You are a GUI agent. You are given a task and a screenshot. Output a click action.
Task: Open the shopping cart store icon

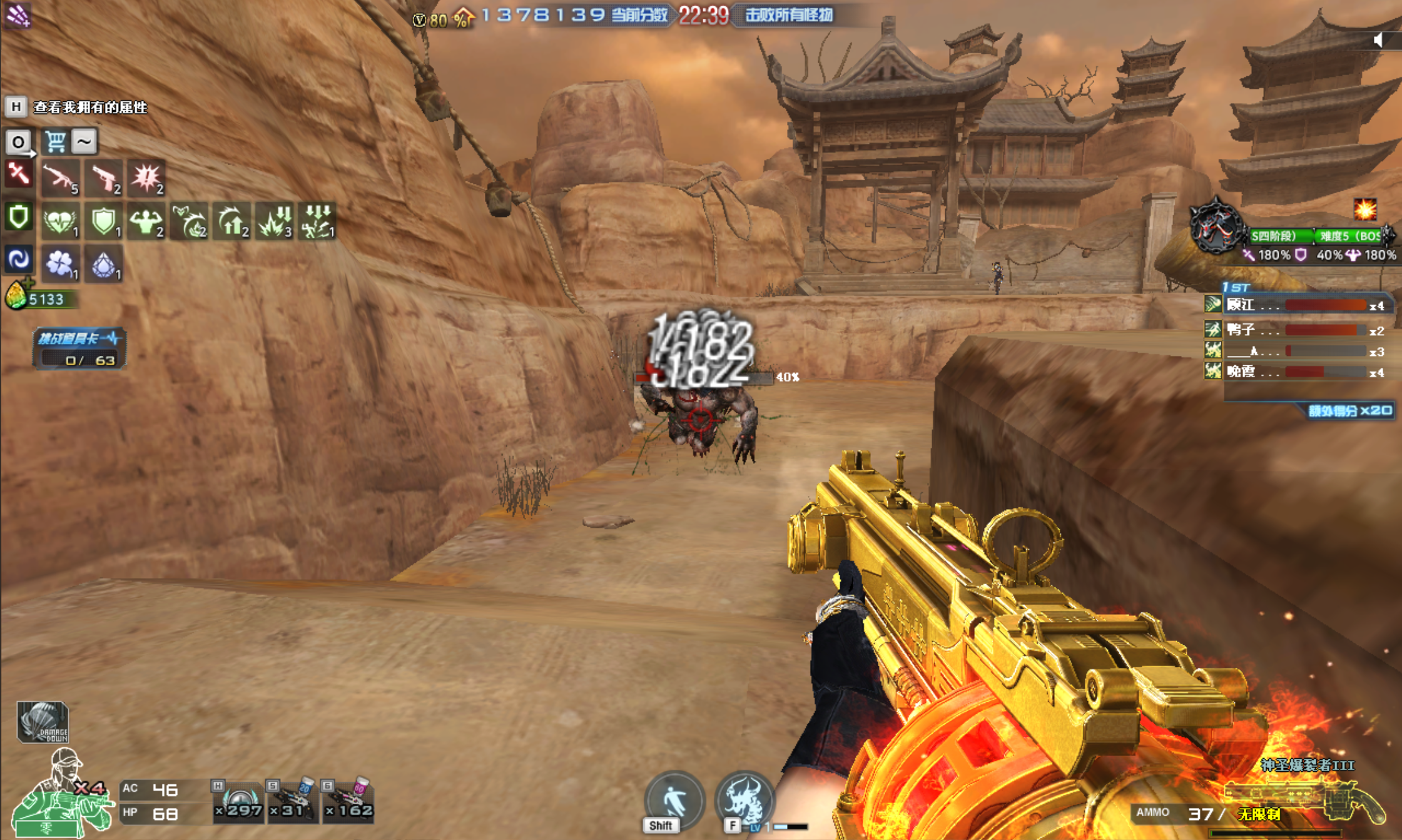click(55, 141)
